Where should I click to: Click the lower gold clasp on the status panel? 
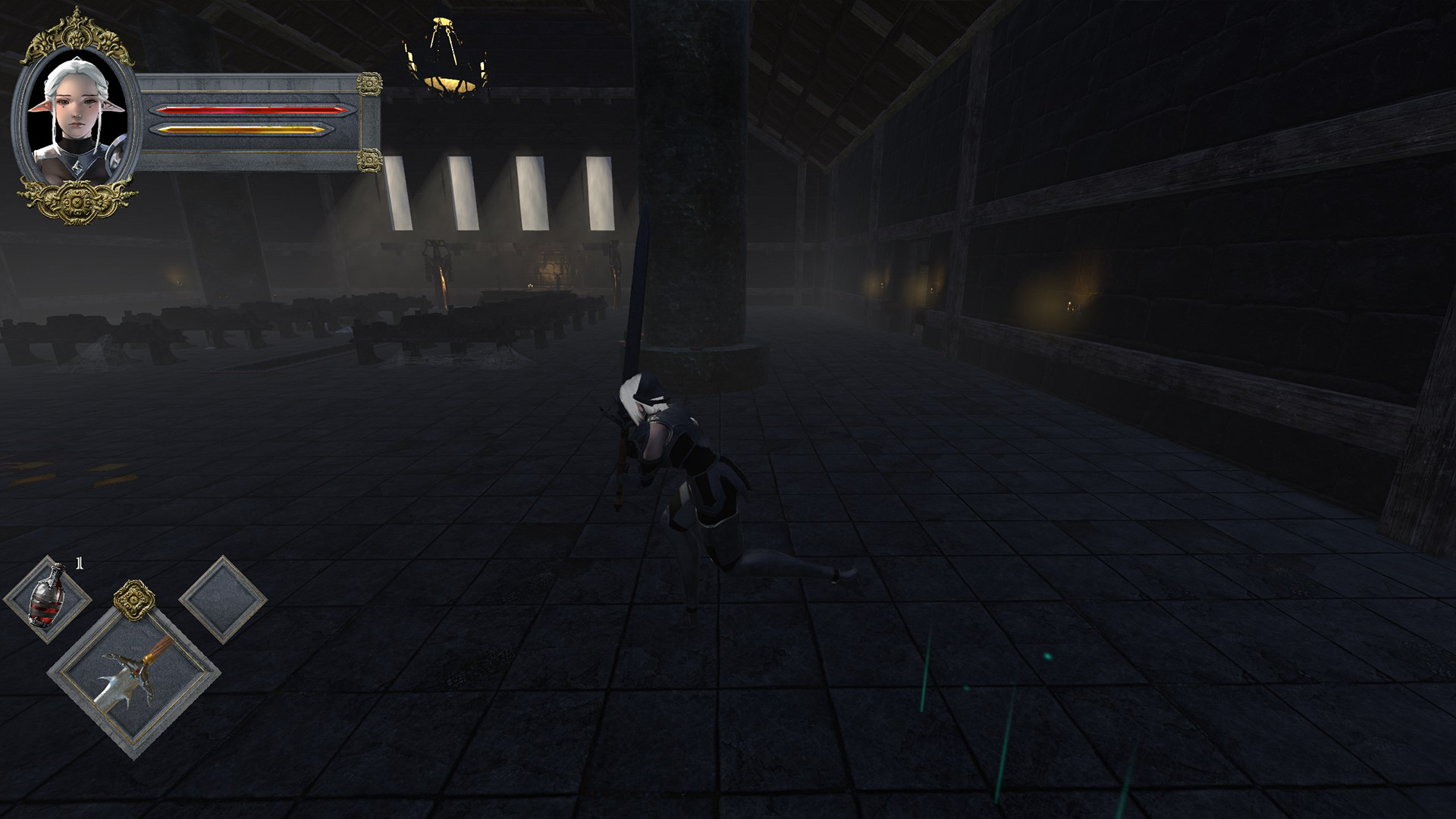[x=370, y=162]
